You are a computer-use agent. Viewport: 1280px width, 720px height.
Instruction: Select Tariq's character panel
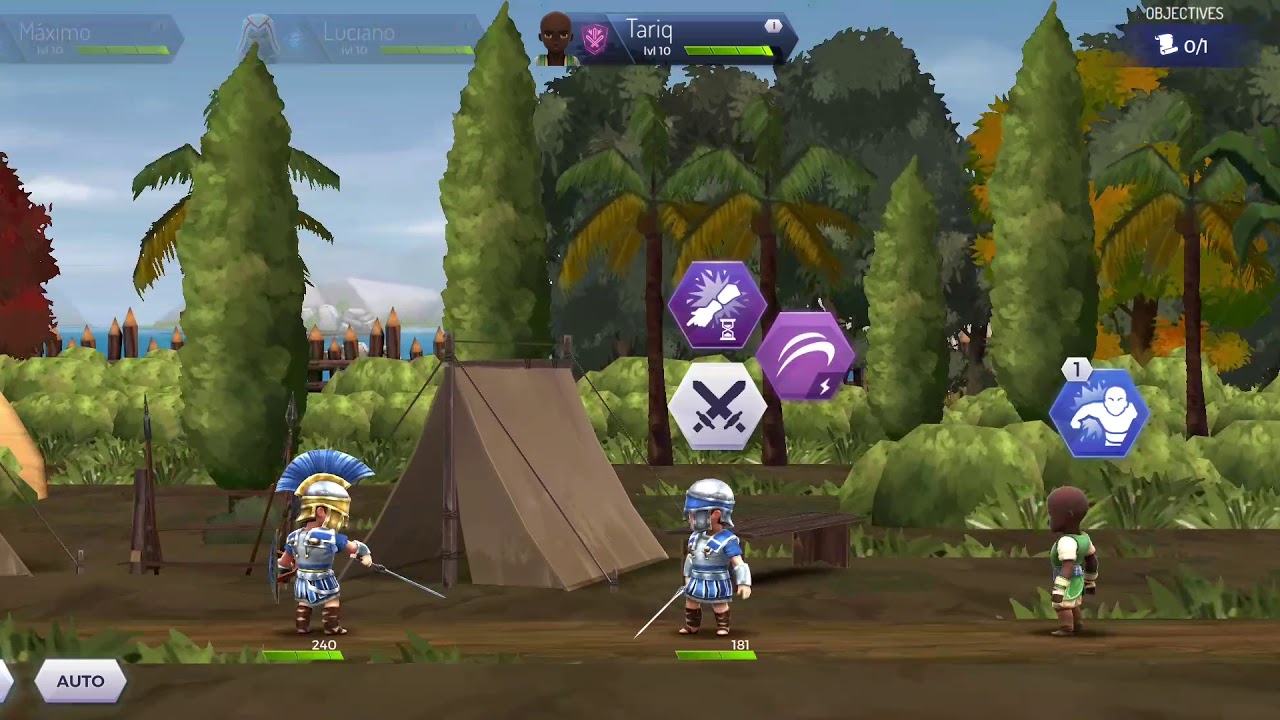pyautogui.click(x=665, y=39)
